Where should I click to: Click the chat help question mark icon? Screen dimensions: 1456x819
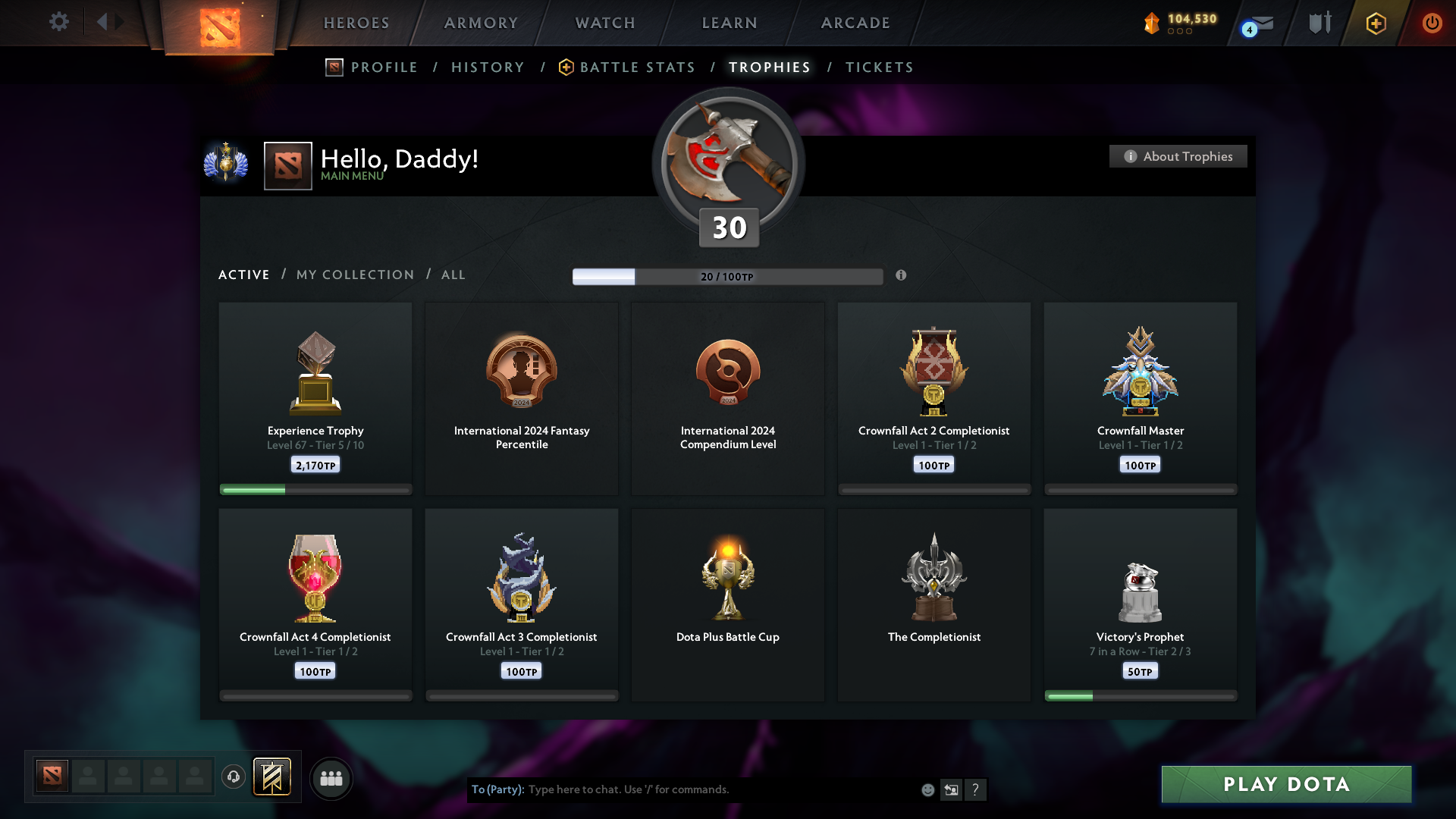(x=976, y=789)
